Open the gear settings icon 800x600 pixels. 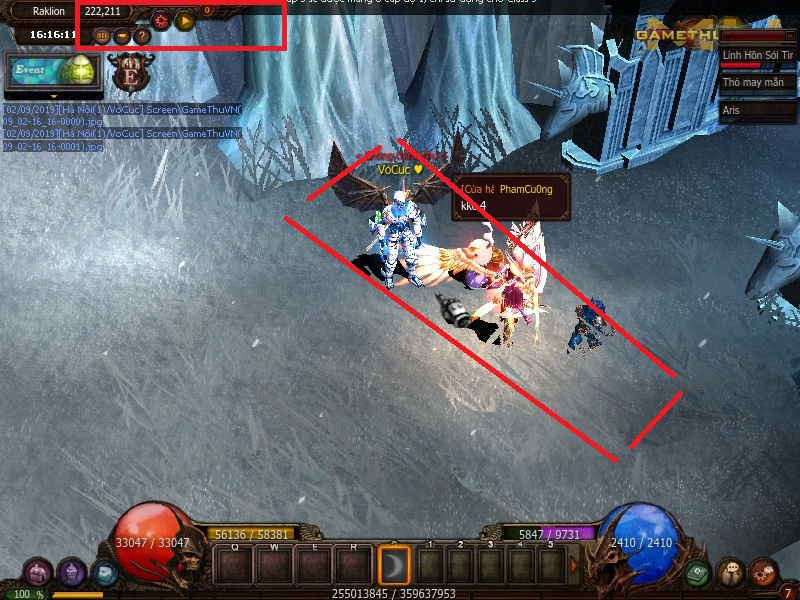pos(161,19)
